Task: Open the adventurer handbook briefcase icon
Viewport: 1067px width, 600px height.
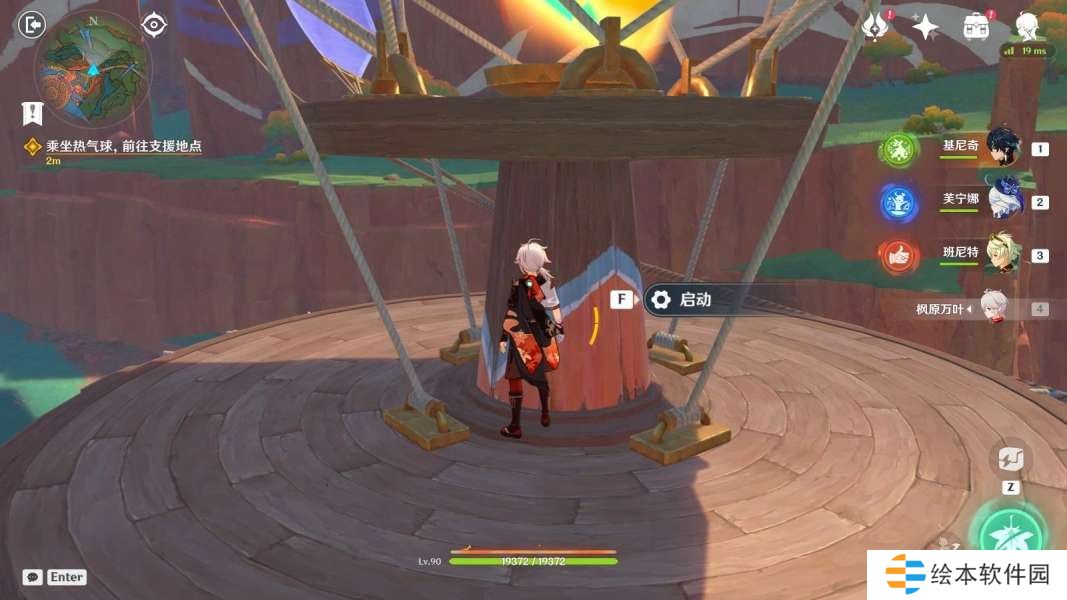Action: (976, 27)
